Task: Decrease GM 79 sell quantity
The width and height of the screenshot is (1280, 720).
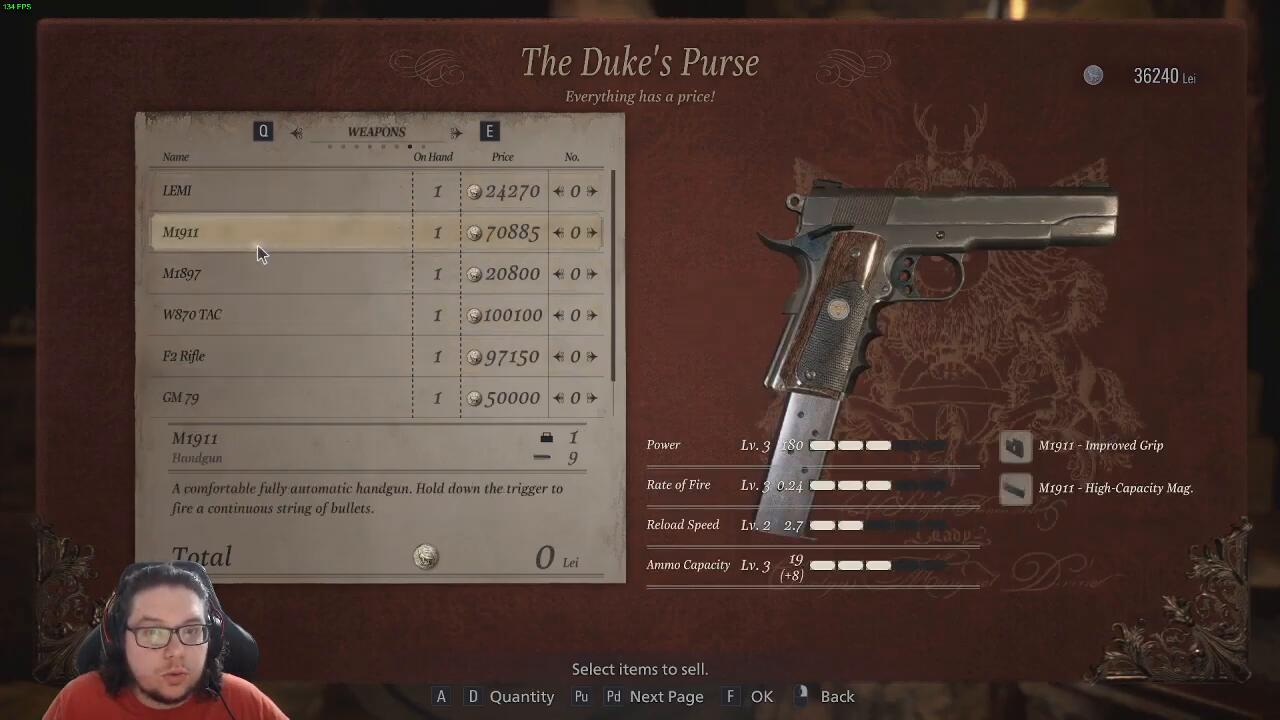Action: [559, 398]
